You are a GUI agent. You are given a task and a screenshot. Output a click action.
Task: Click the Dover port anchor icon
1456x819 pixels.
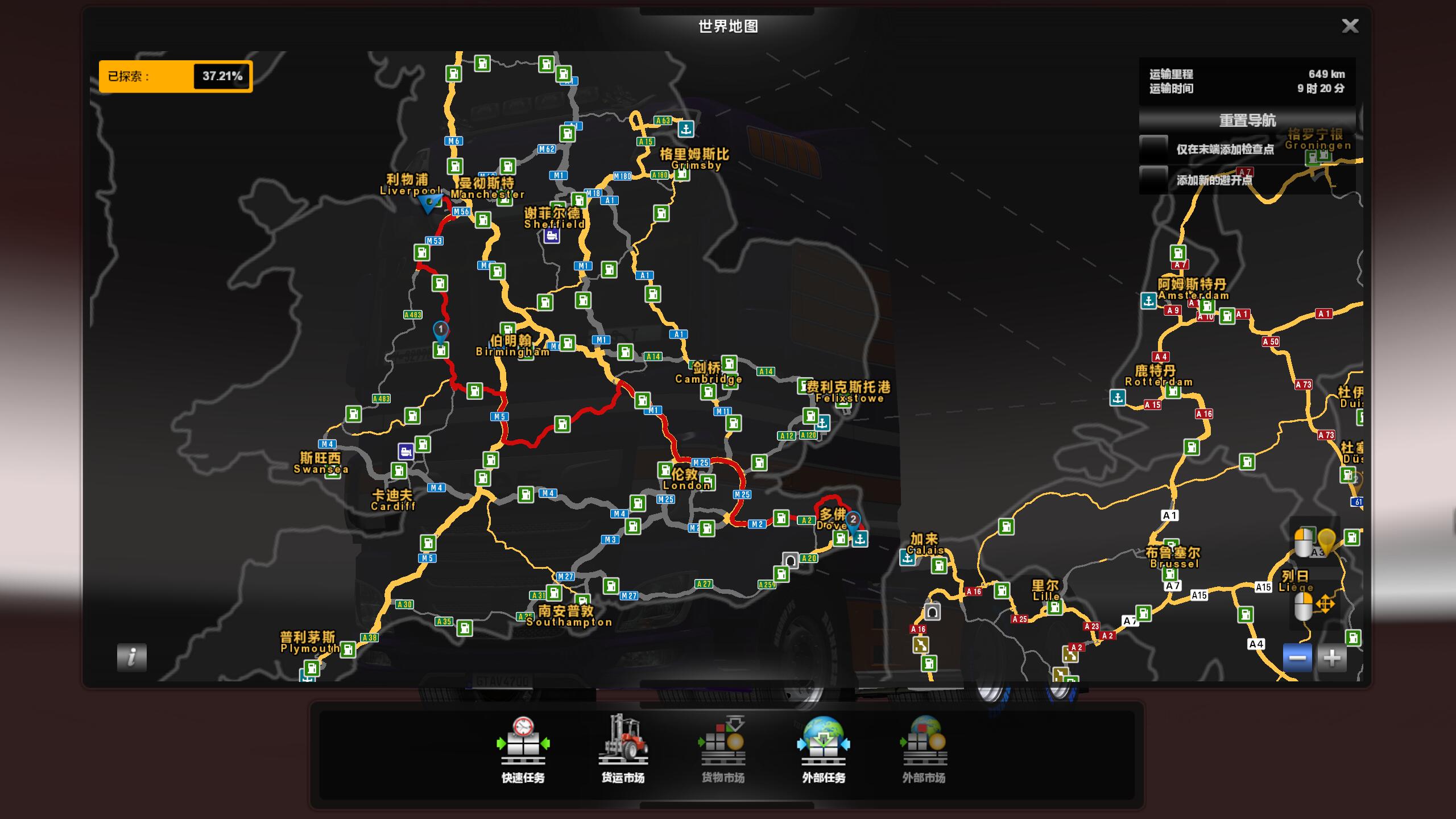[x=860, y=539]
